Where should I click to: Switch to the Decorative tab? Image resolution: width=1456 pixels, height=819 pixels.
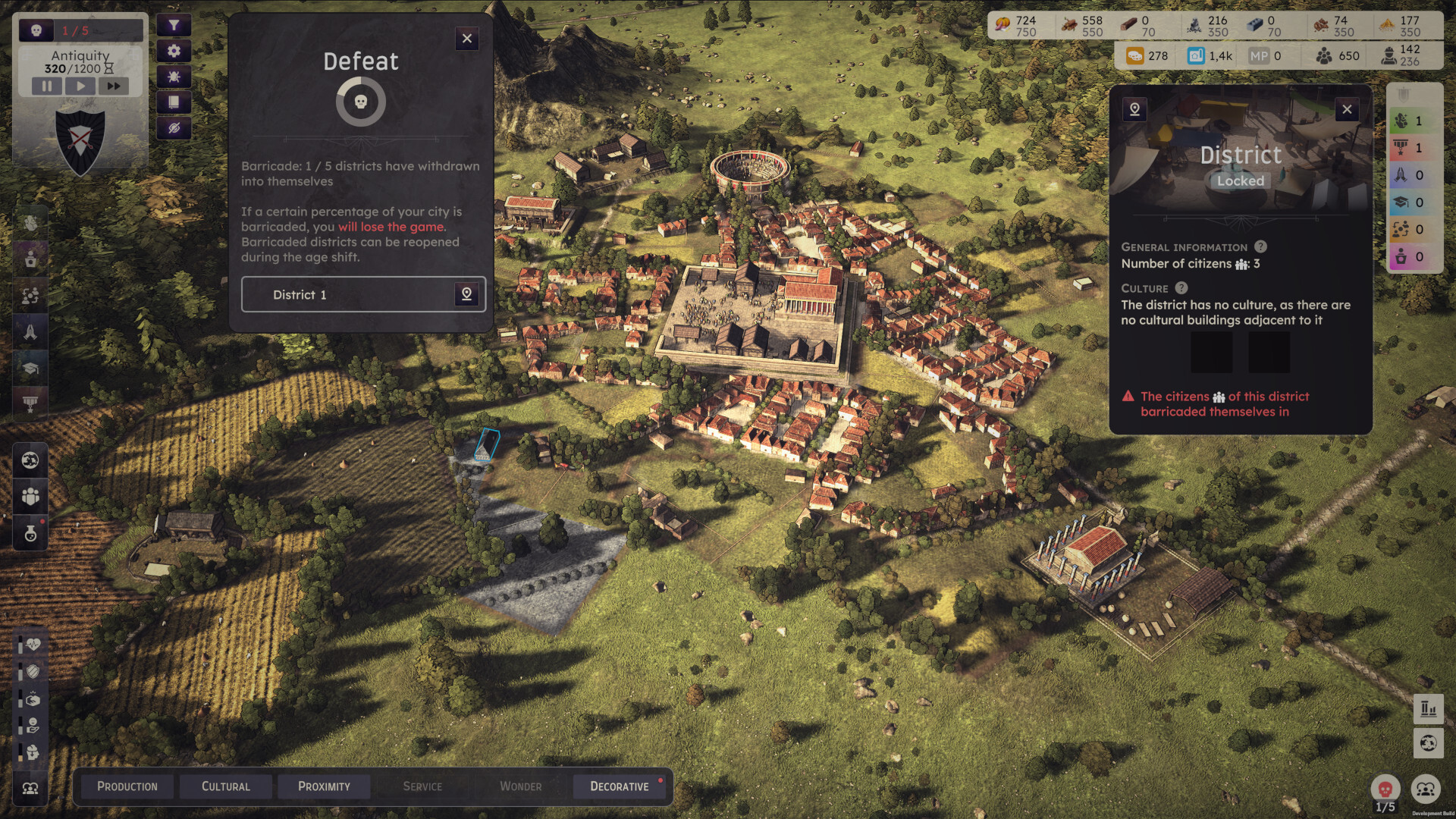(x=620, y=786)
